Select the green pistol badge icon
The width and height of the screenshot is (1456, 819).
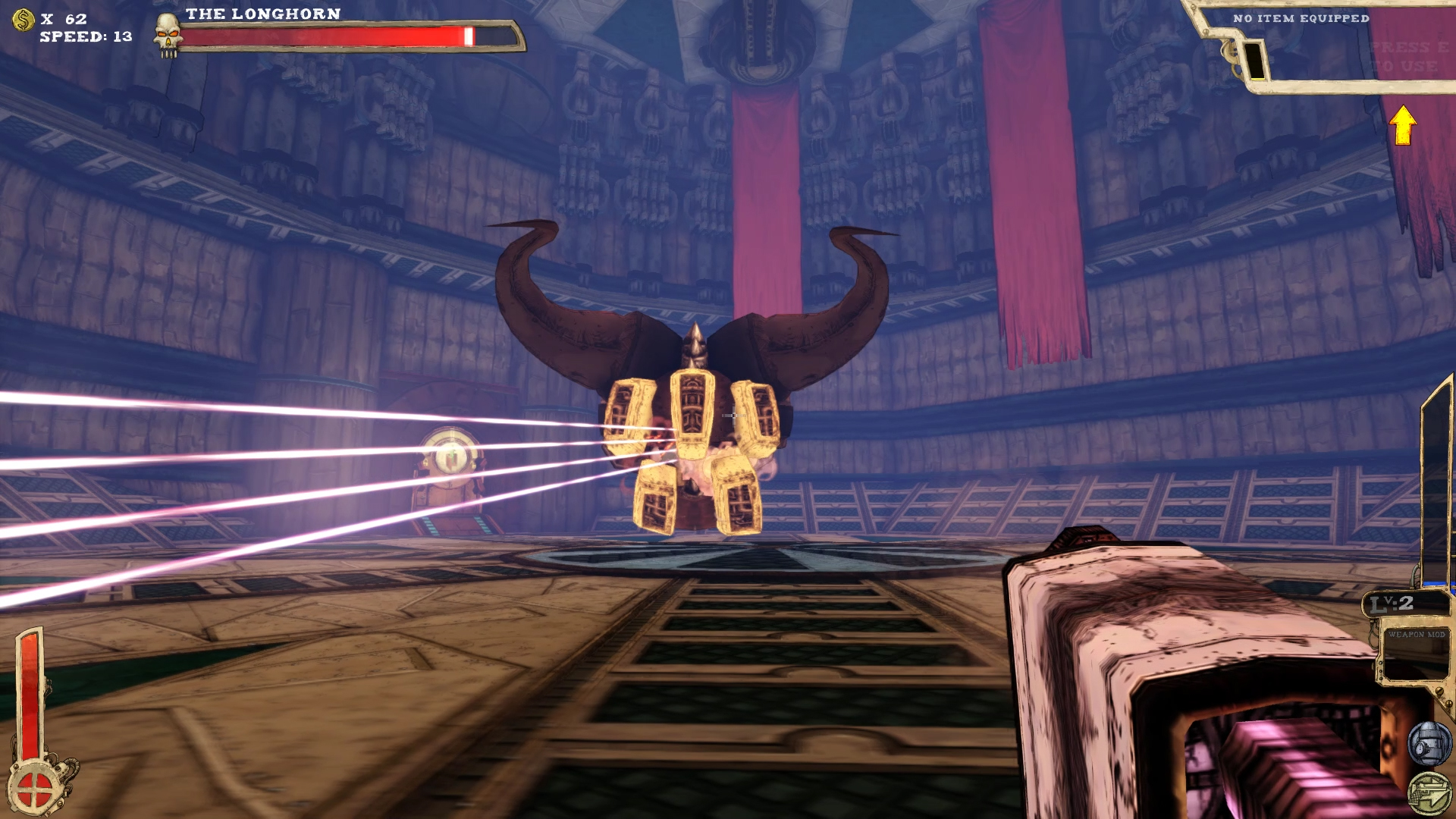[x=1429, y=793]
